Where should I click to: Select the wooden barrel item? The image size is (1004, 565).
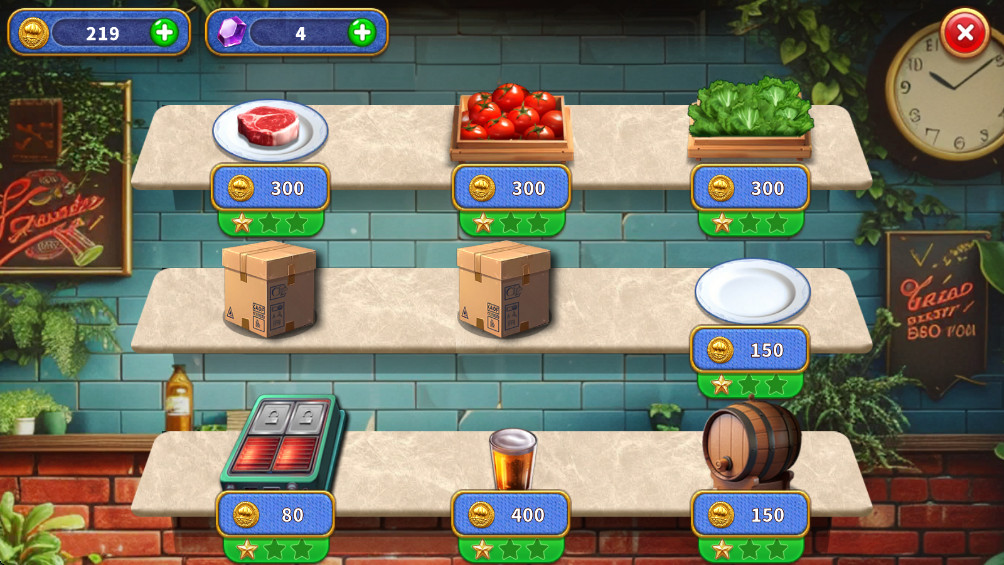point(750,445)
